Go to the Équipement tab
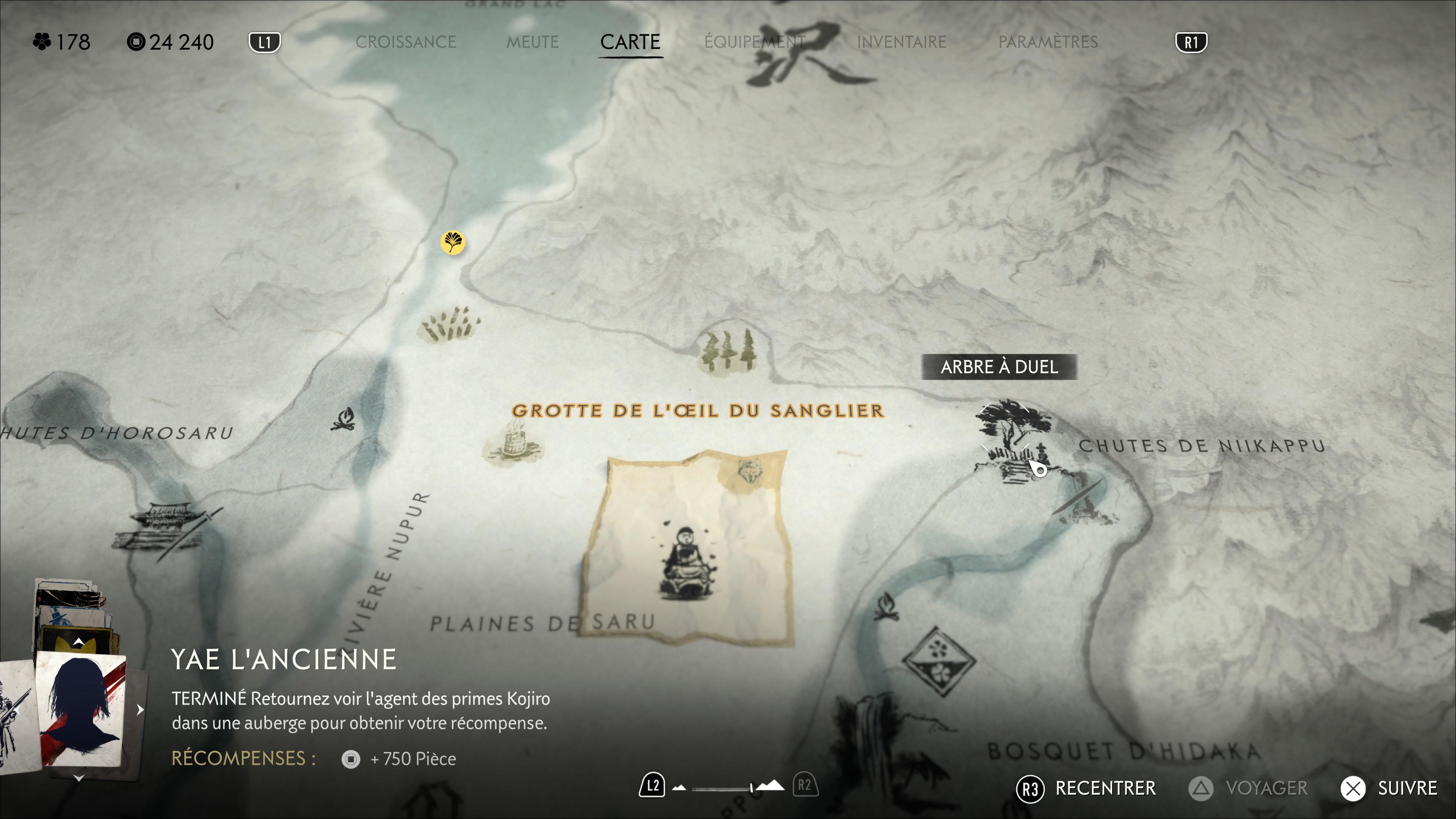This screenshot has height=819, width=1456. [754, 42]
